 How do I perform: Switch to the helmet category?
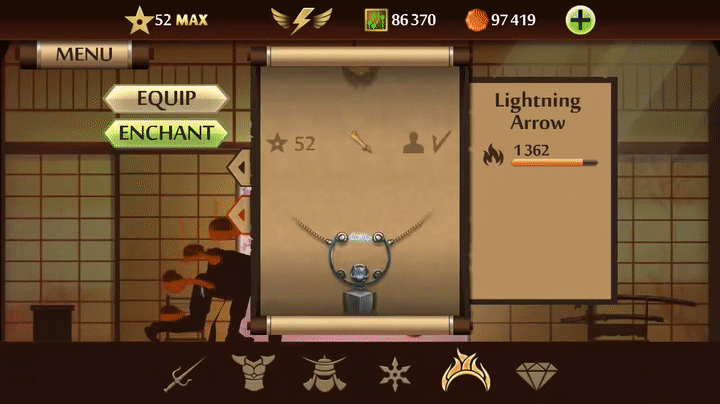click(323, 374)
